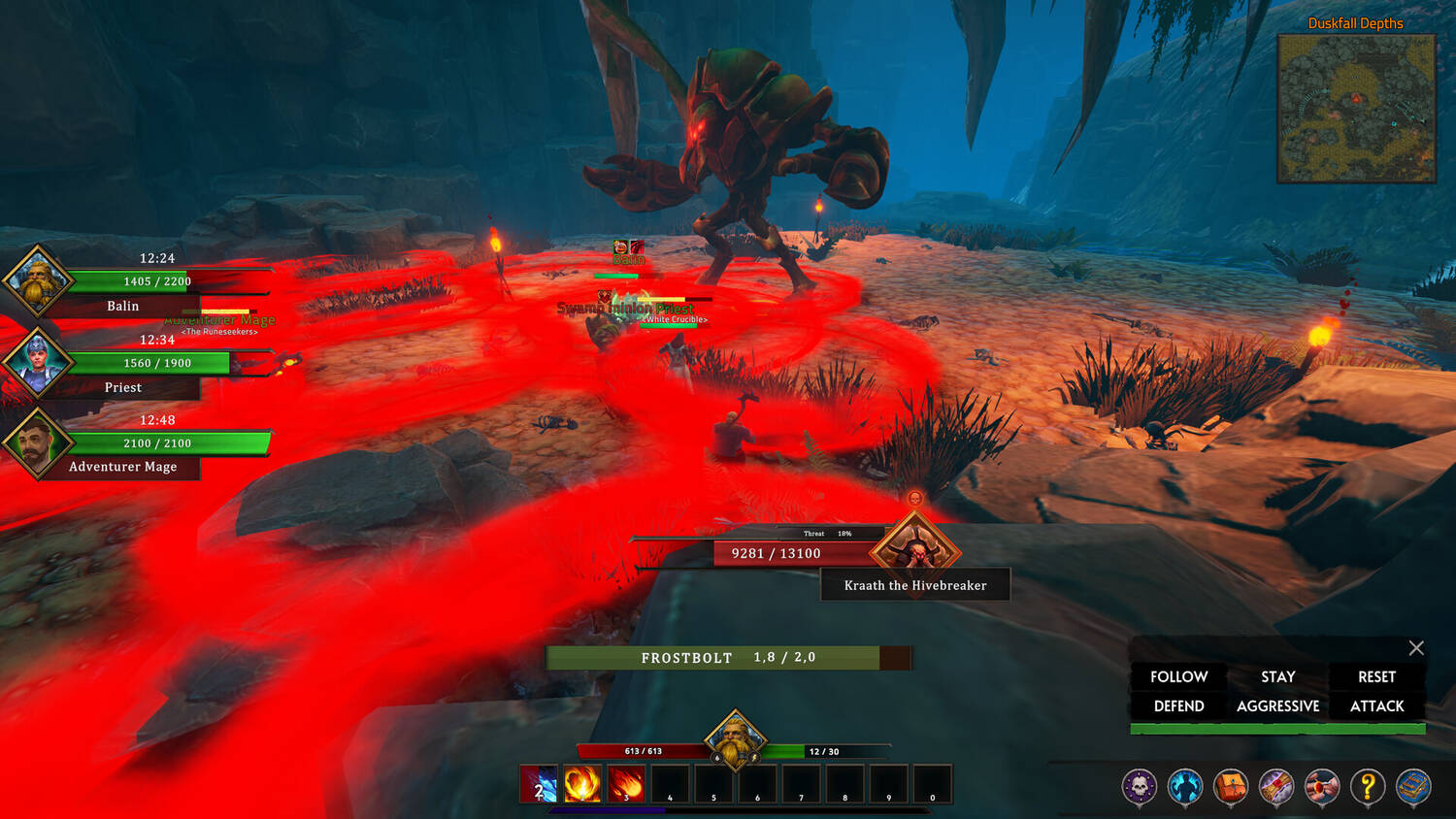This screenshot has height=819, width=1456.
Task: Switch party stance to Aggressive
Action: click(x=1277, y=706)
